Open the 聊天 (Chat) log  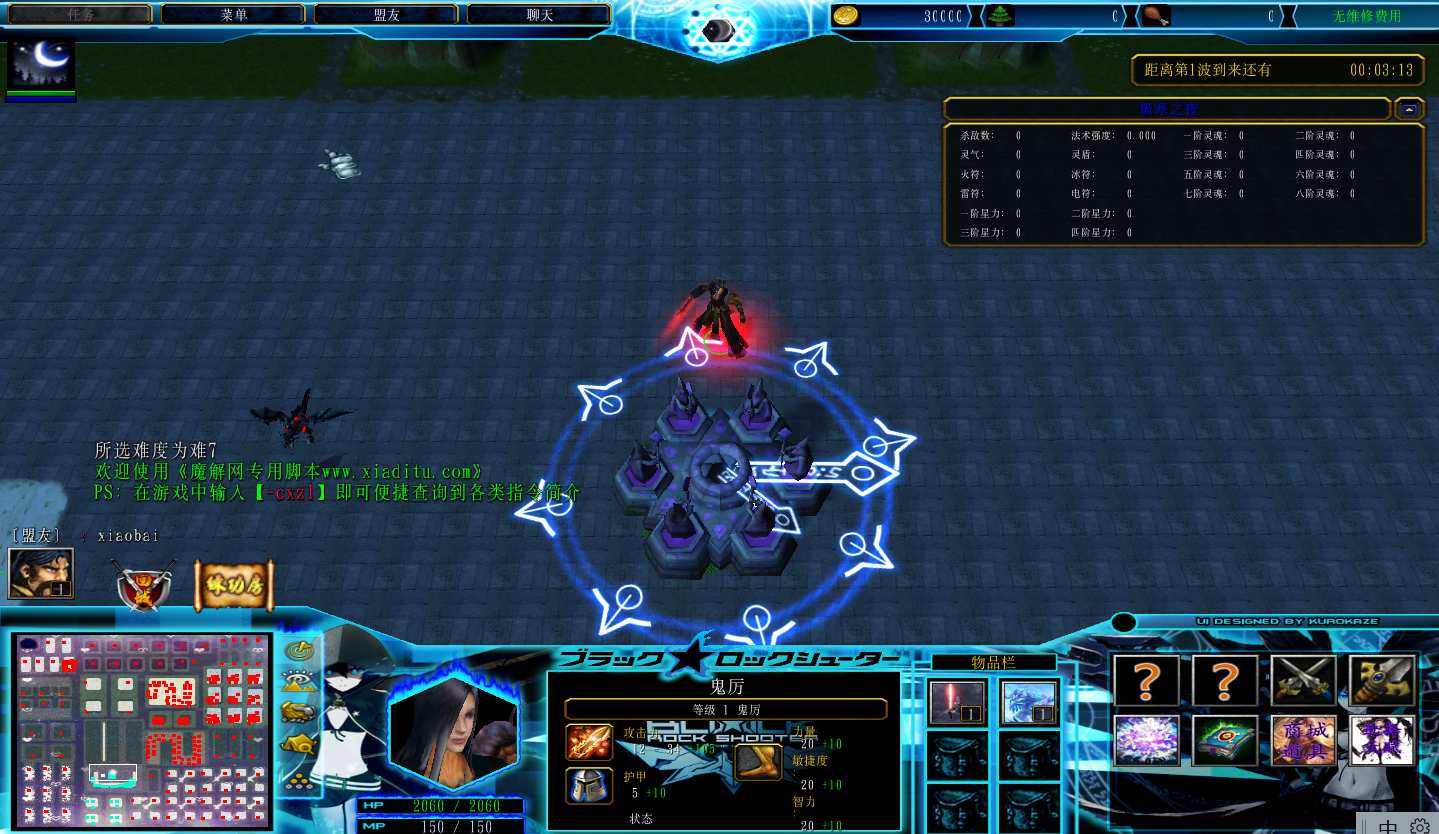539,14
